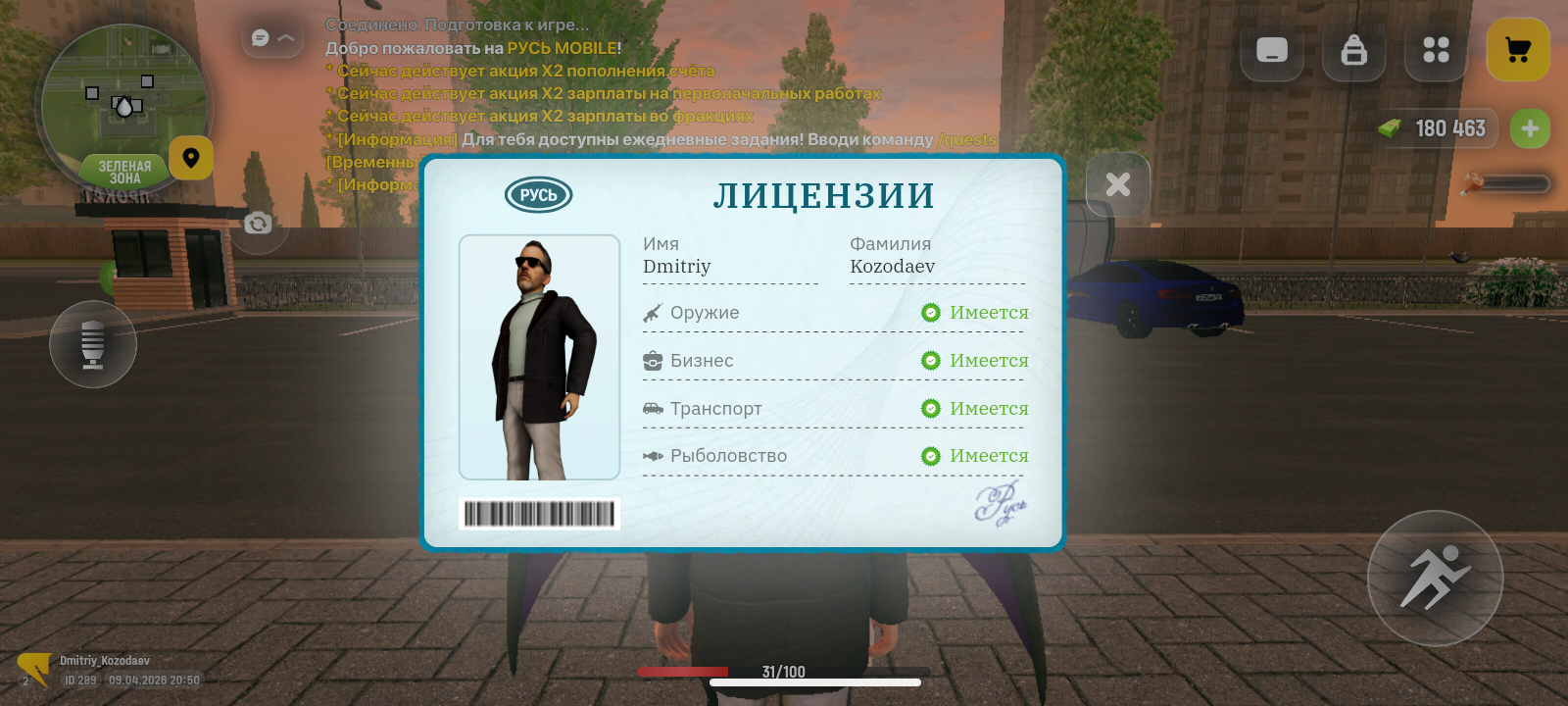Tap the briefcase icon beside Бизнес

[x=652, y=360]
